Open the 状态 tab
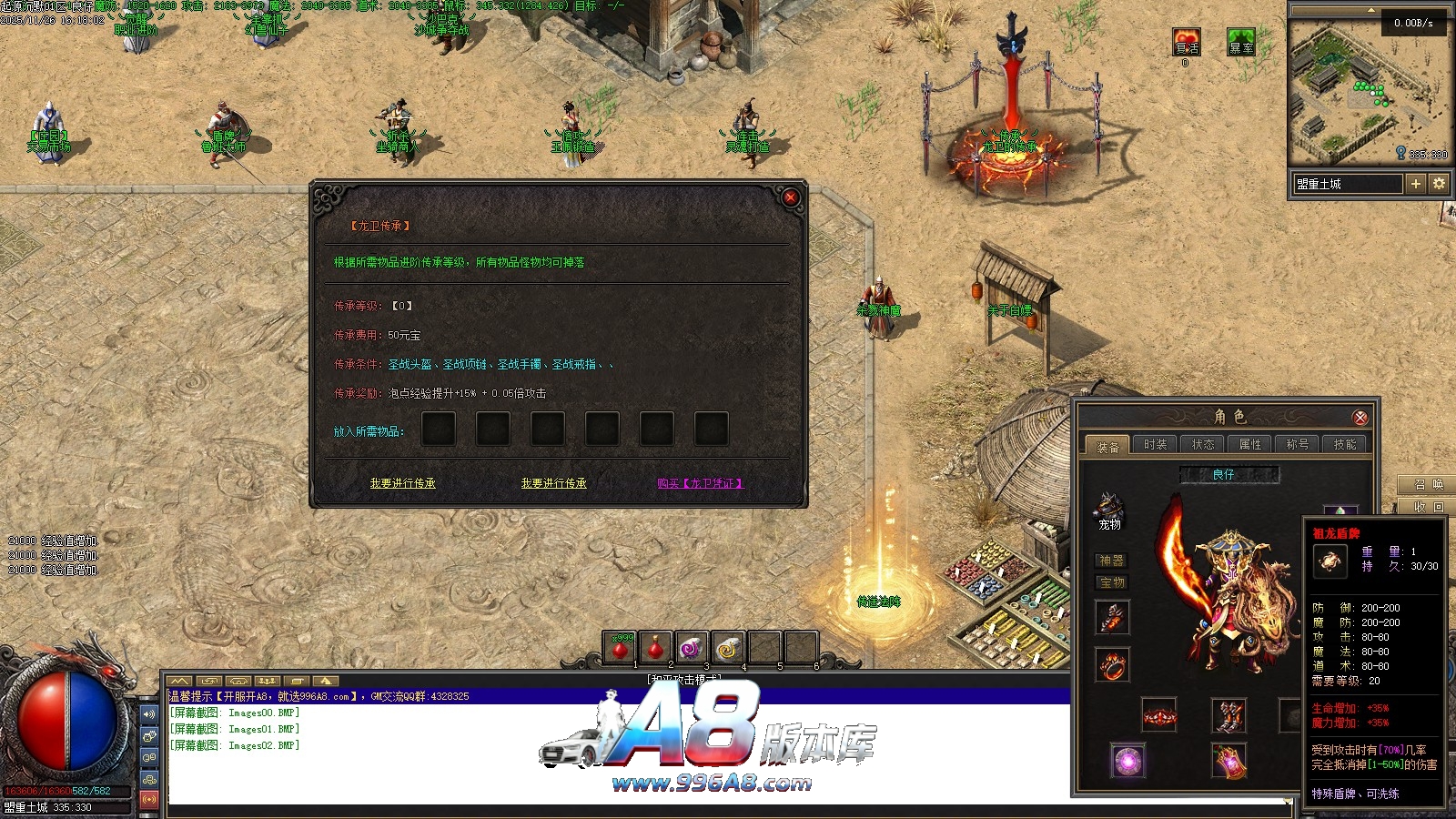The height and width of the screenshot is (819, 1456). coord(1202,444)
